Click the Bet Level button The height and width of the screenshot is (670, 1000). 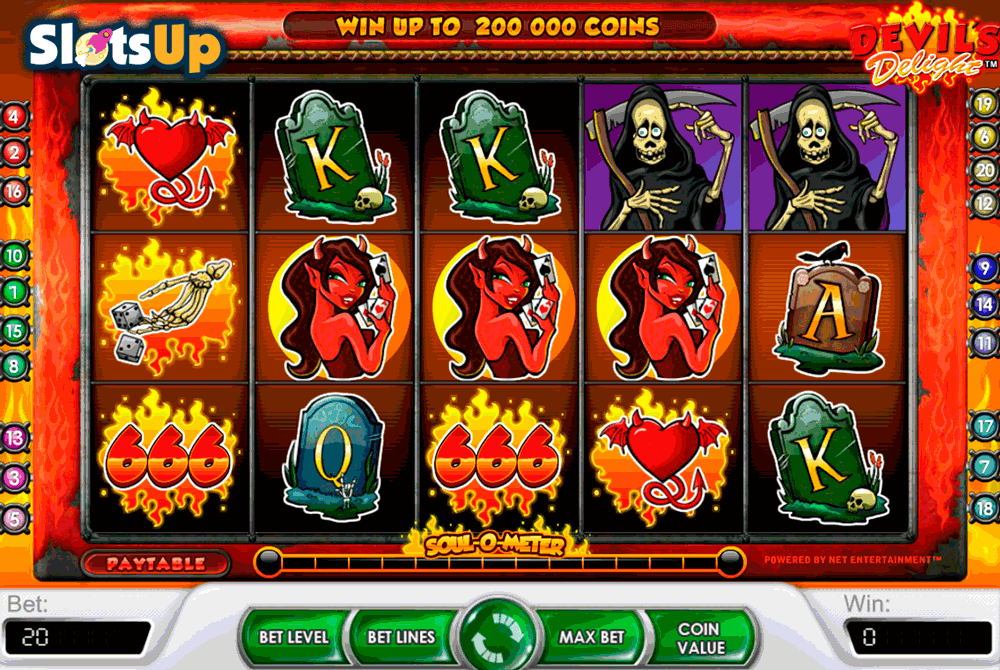tap(293, 636)
